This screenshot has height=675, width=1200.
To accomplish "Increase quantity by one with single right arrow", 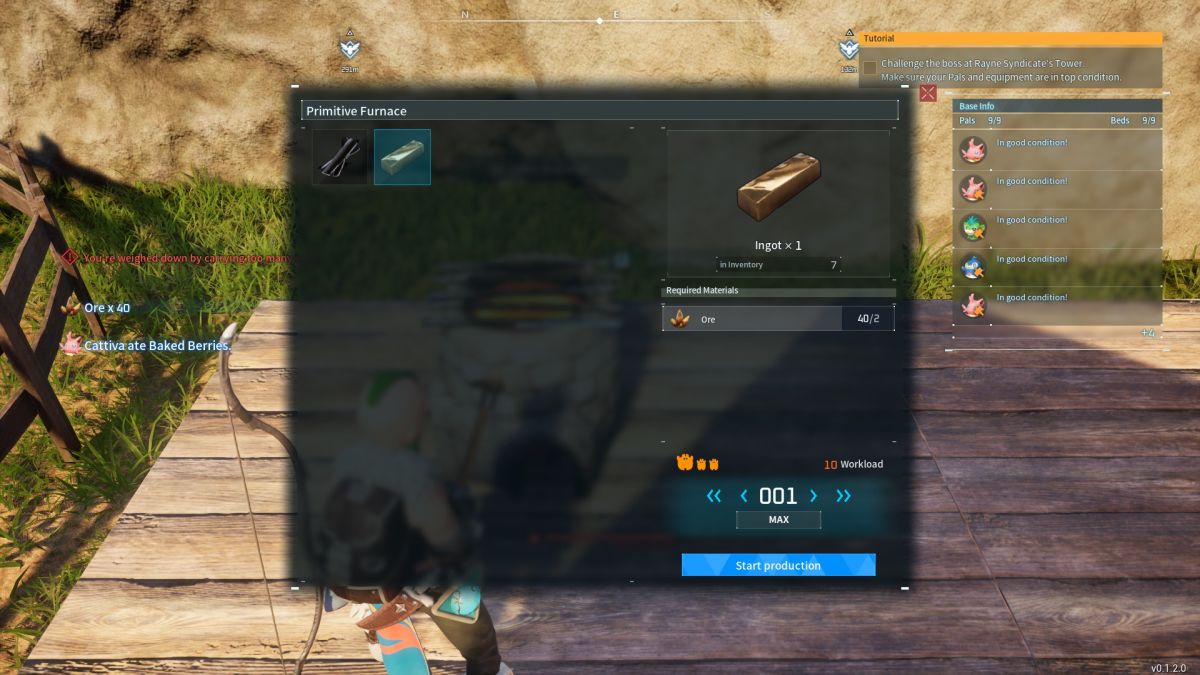I will point(813,495).
